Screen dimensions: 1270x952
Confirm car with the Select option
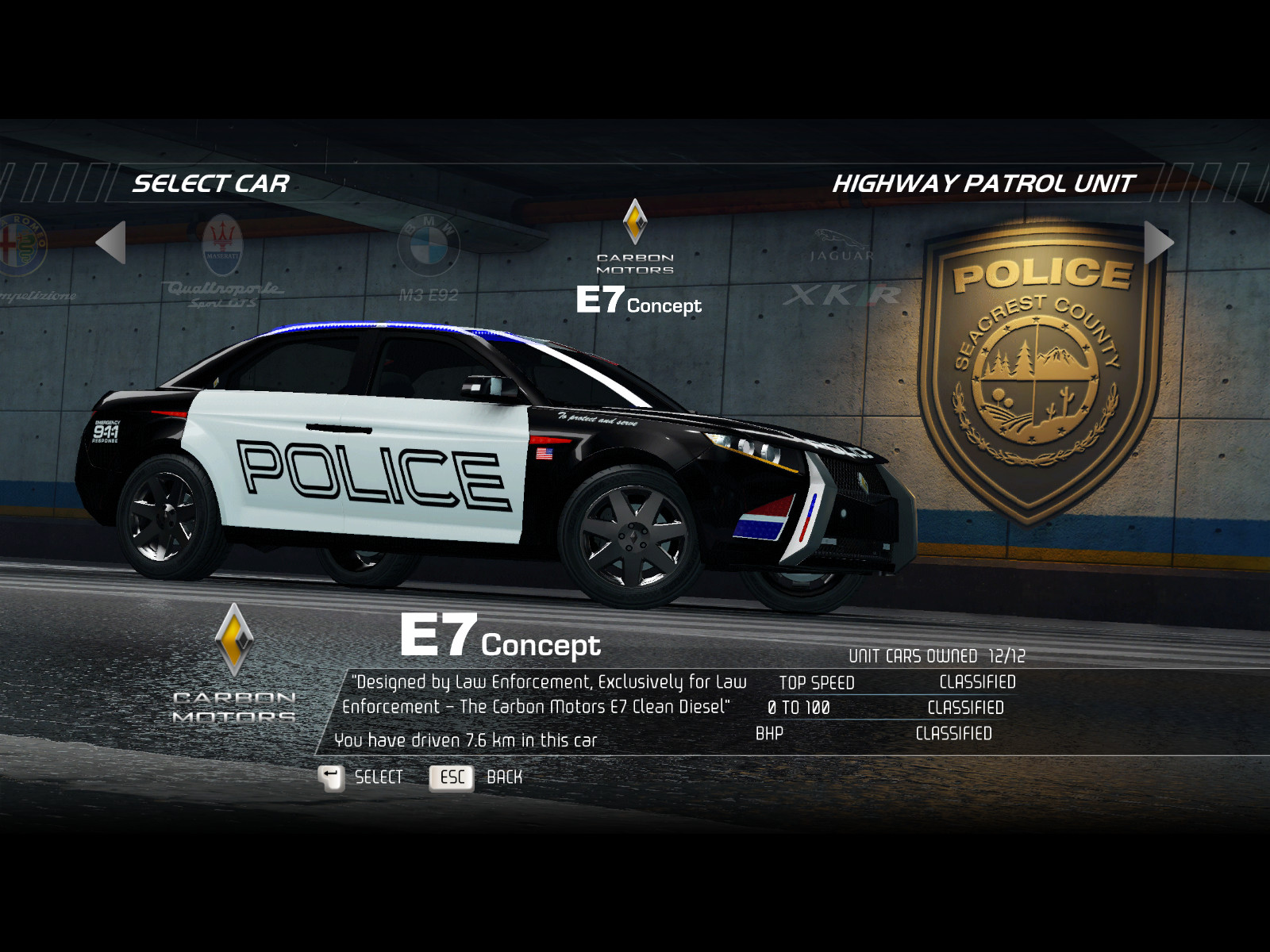coord(361,777)
